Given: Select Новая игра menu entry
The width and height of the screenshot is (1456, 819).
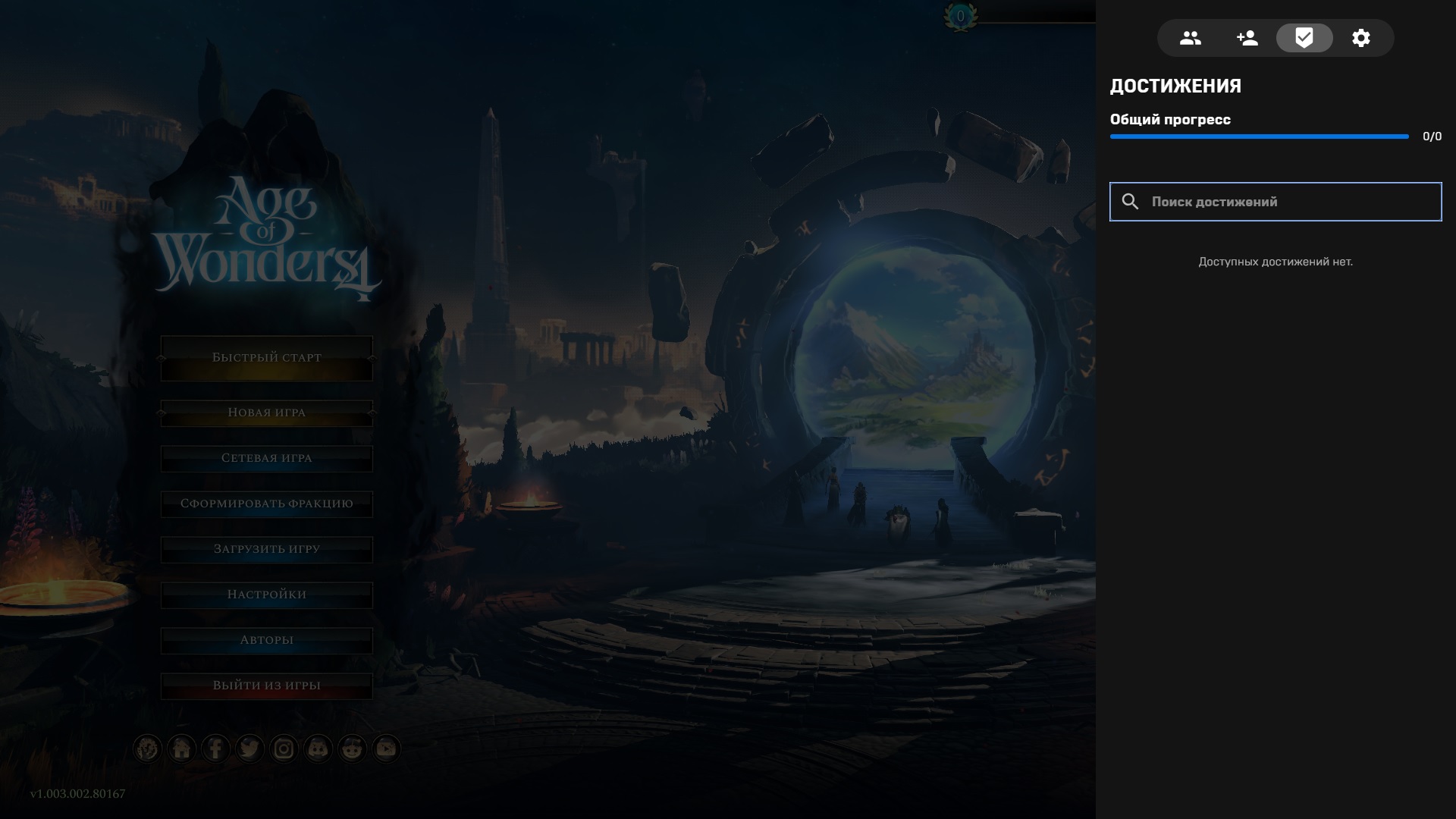Looking at the screenshot, I should click(x=266, y=412).
